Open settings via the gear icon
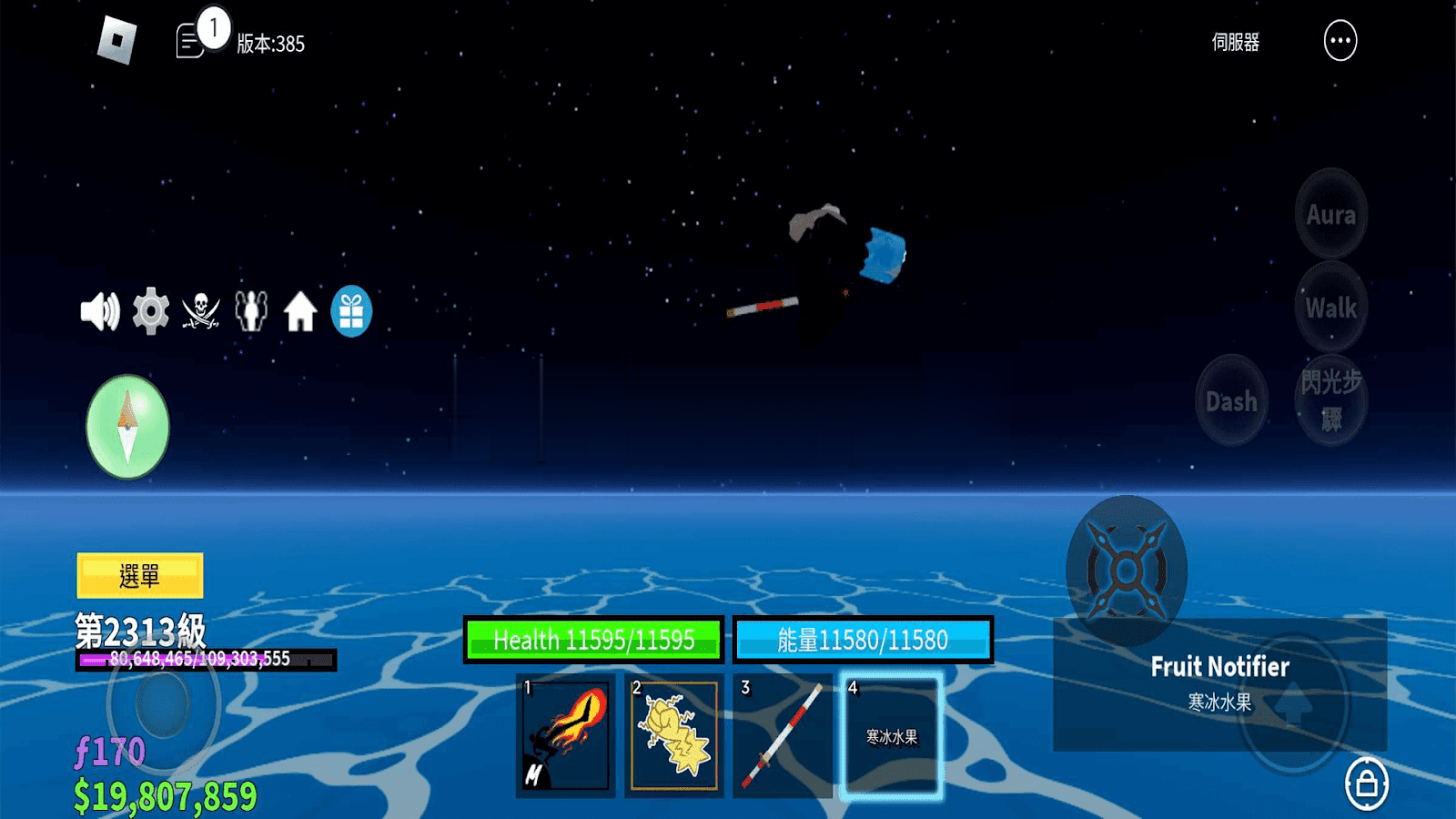The image size is (1456, 819). 151,312
